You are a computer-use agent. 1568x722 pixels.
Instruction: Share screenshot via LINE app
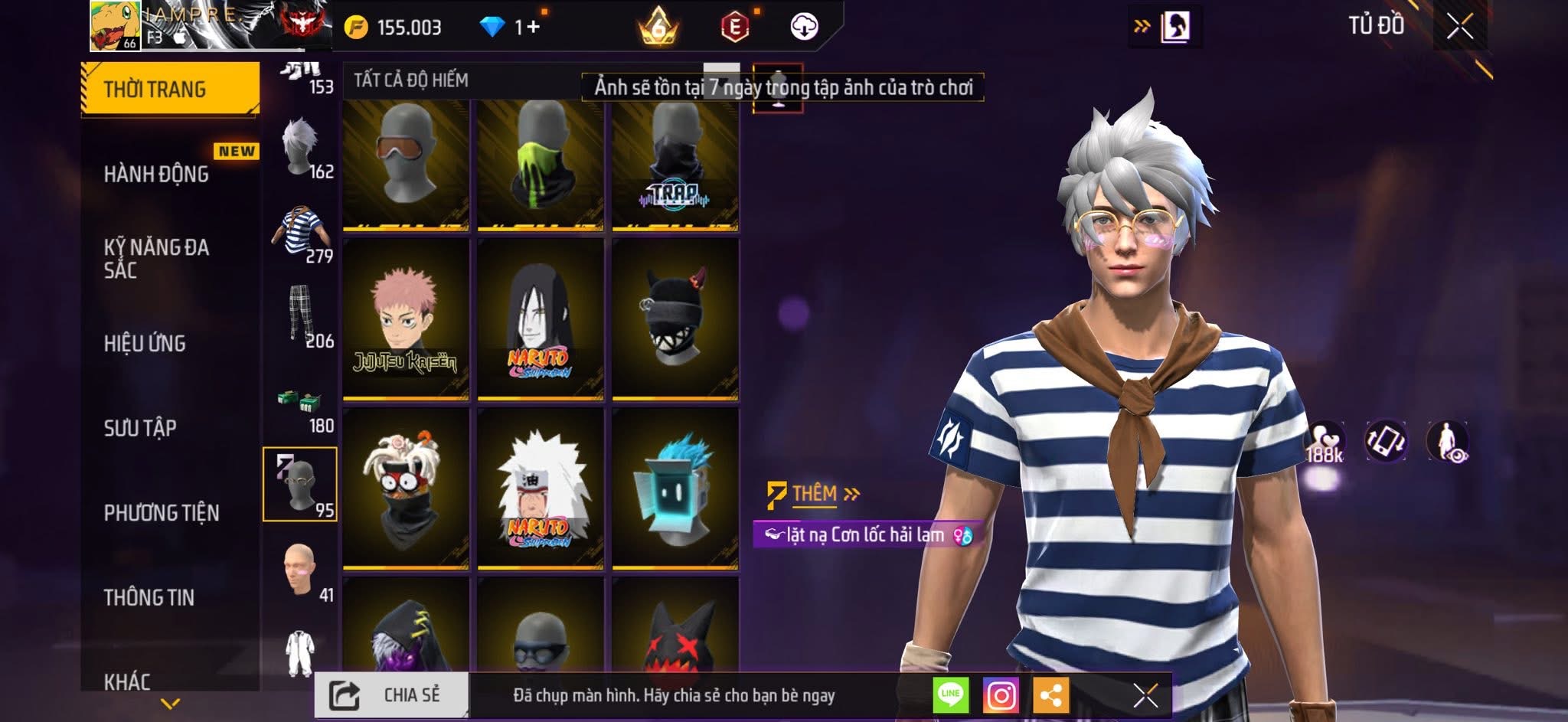pos(950,695)
